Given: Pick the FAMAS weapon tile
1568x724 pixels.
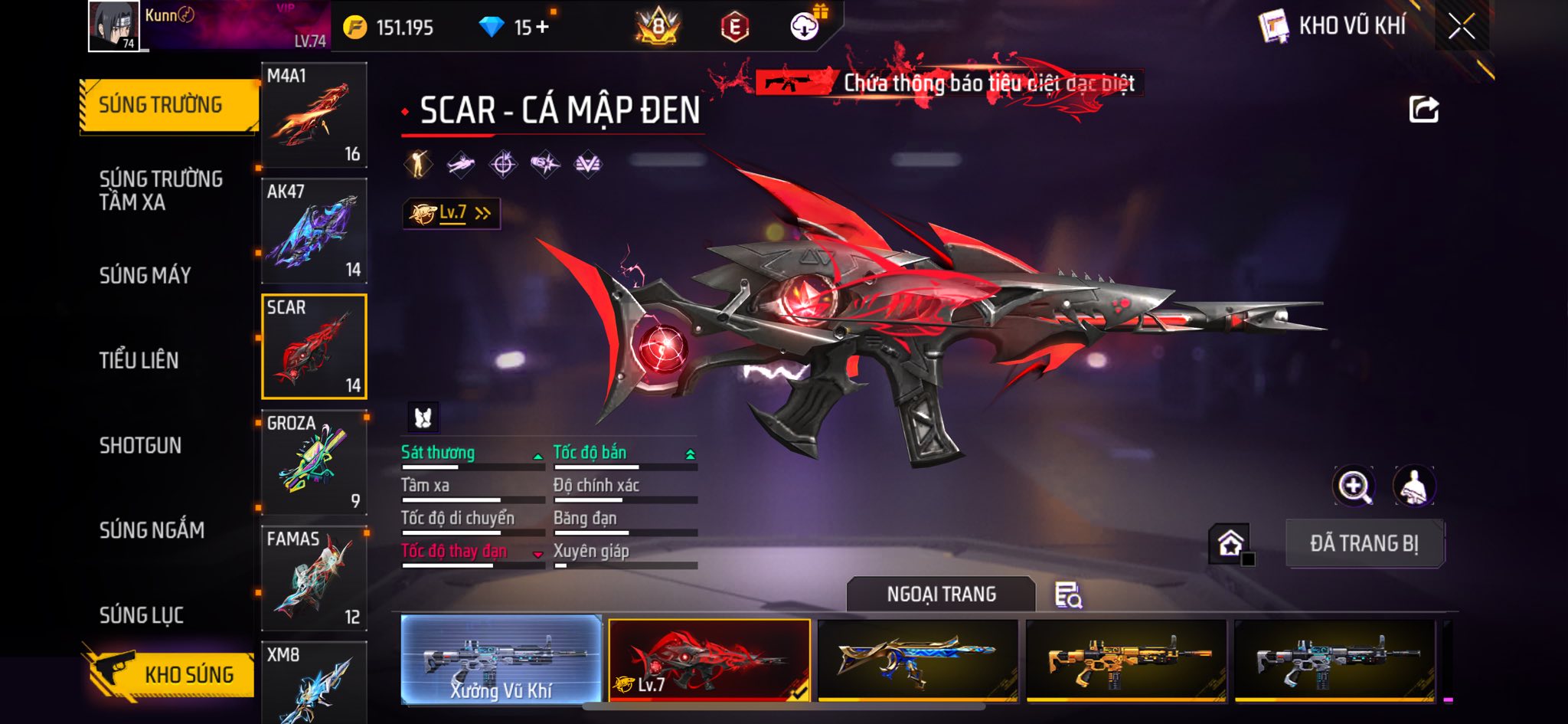Looking at the screenshot, I should 314,578.
